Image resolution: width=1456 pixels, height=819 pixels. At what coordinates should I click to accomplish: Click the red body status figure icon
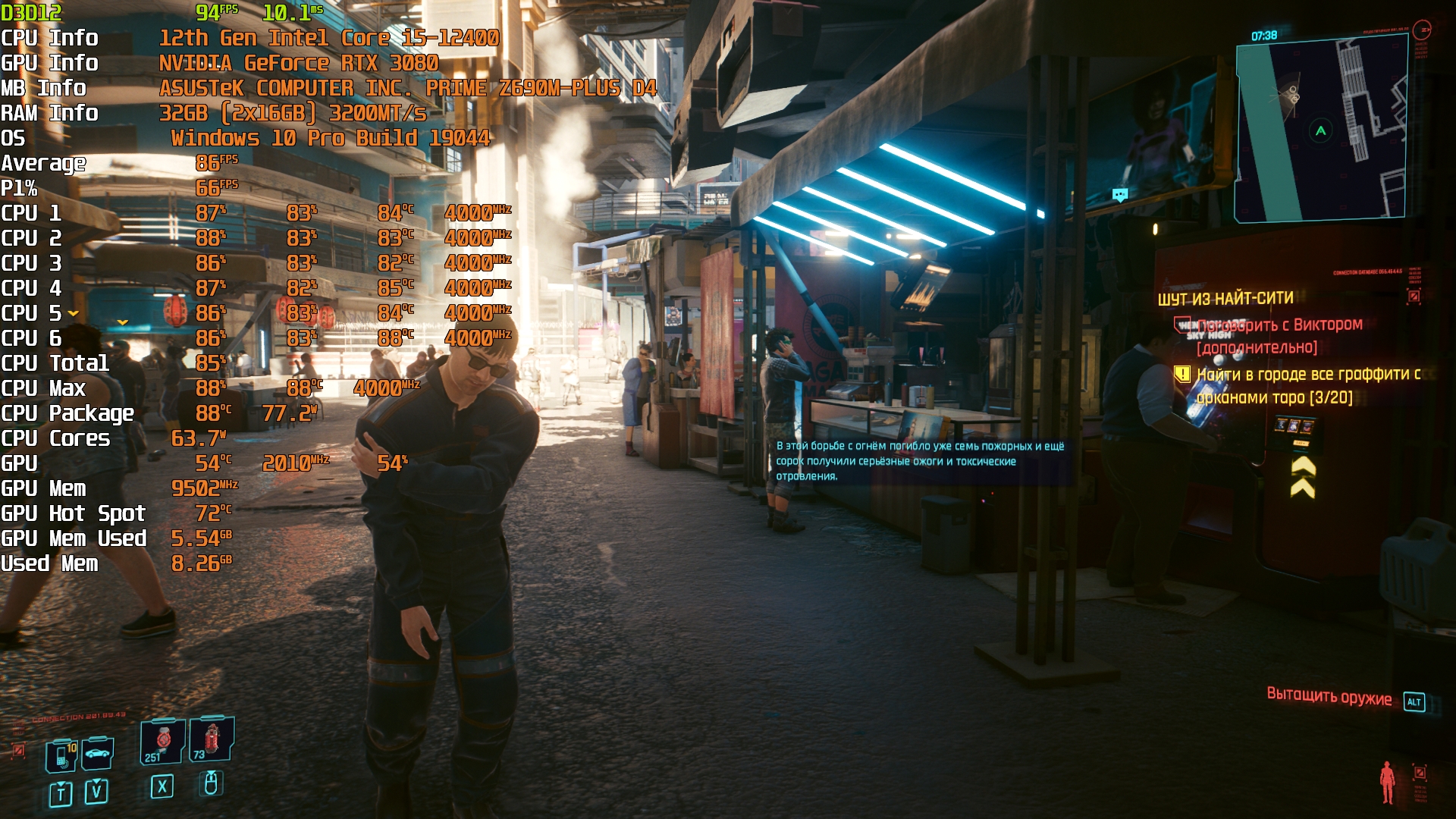[1387, 782]
